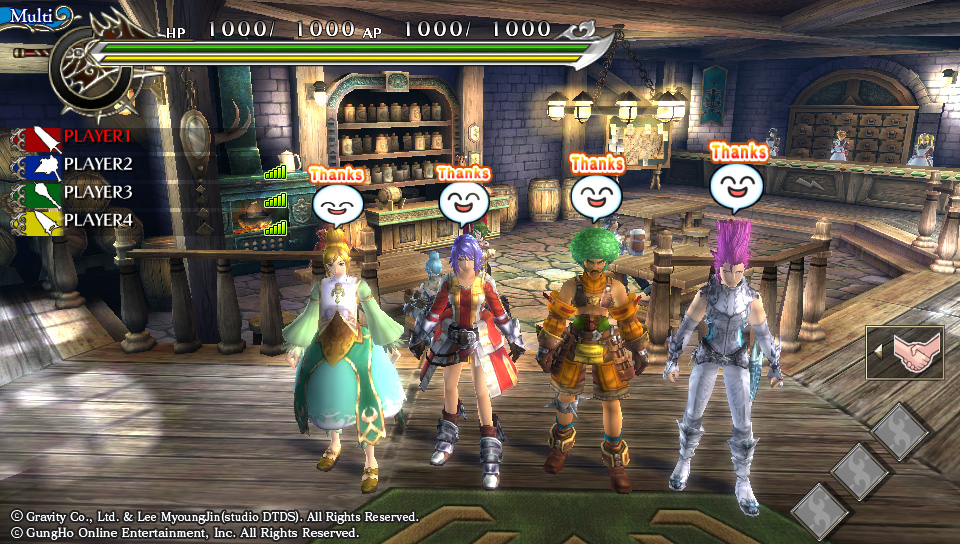Pick the PLAYER4 party entry
The height and width of the screenshot is (544, 960).
(96, 220)
